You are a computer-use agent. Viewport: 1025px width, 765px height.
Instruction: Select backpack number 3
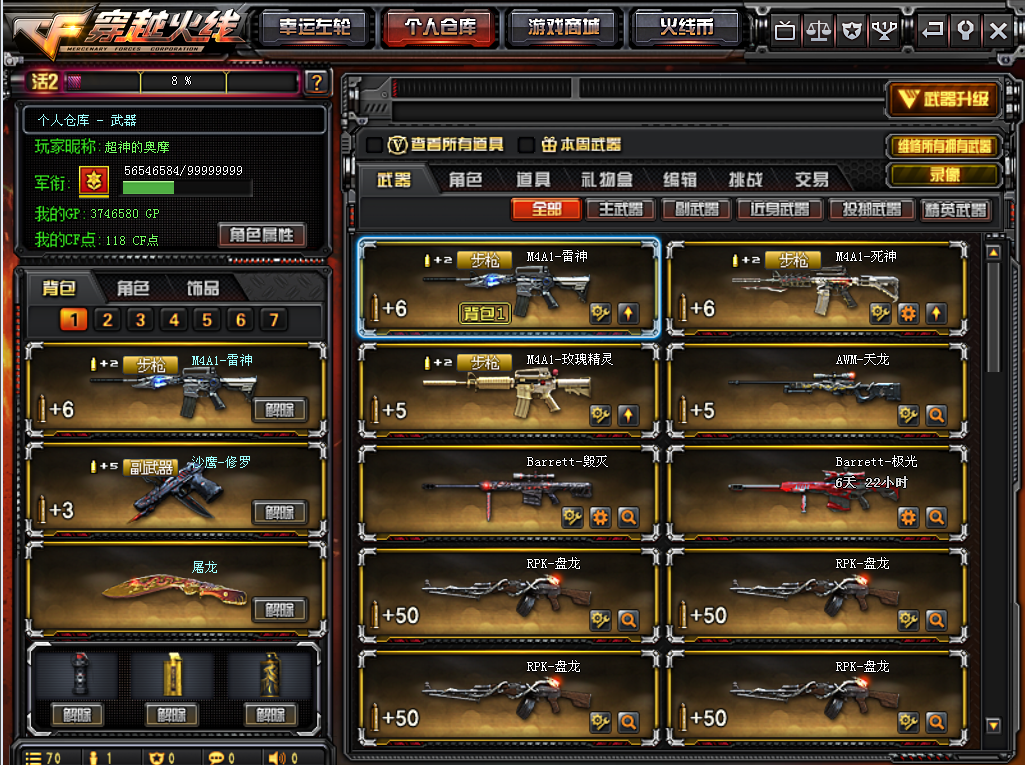[x=141, y=320]
